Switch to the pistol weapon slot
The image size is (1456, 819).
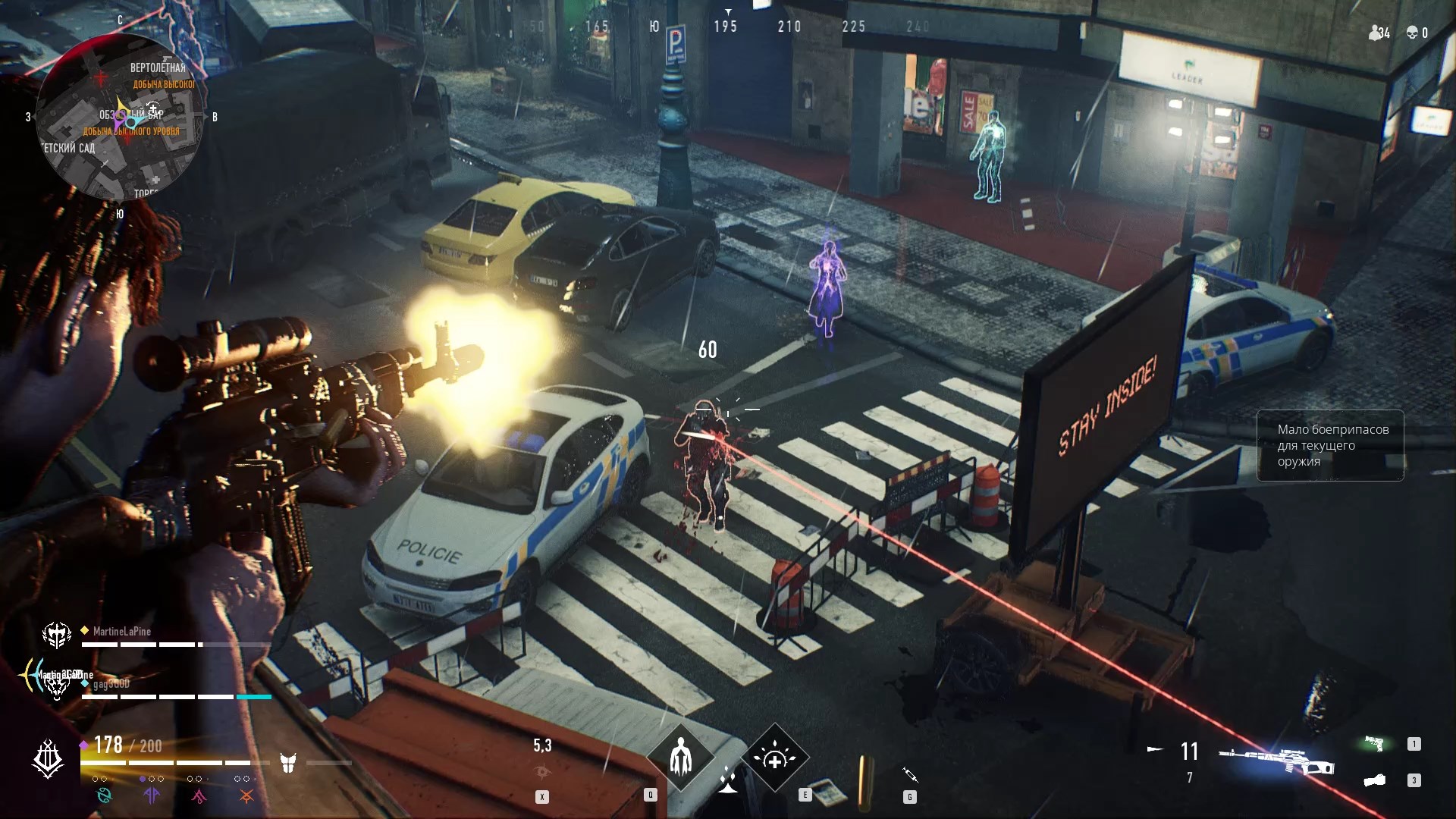1374,744
